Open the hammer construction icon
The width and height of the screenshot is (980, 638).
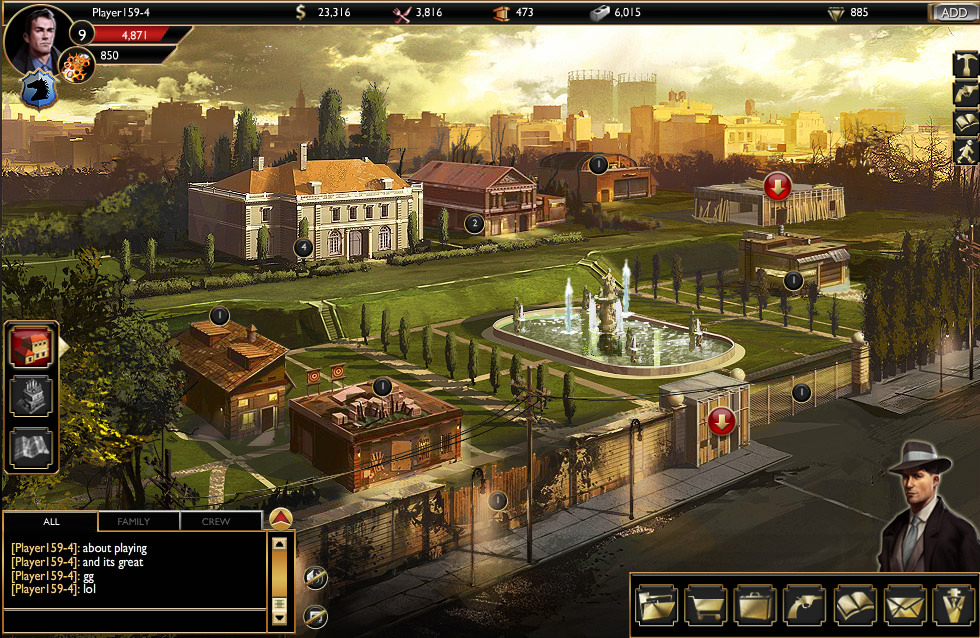tap(965, 65)
